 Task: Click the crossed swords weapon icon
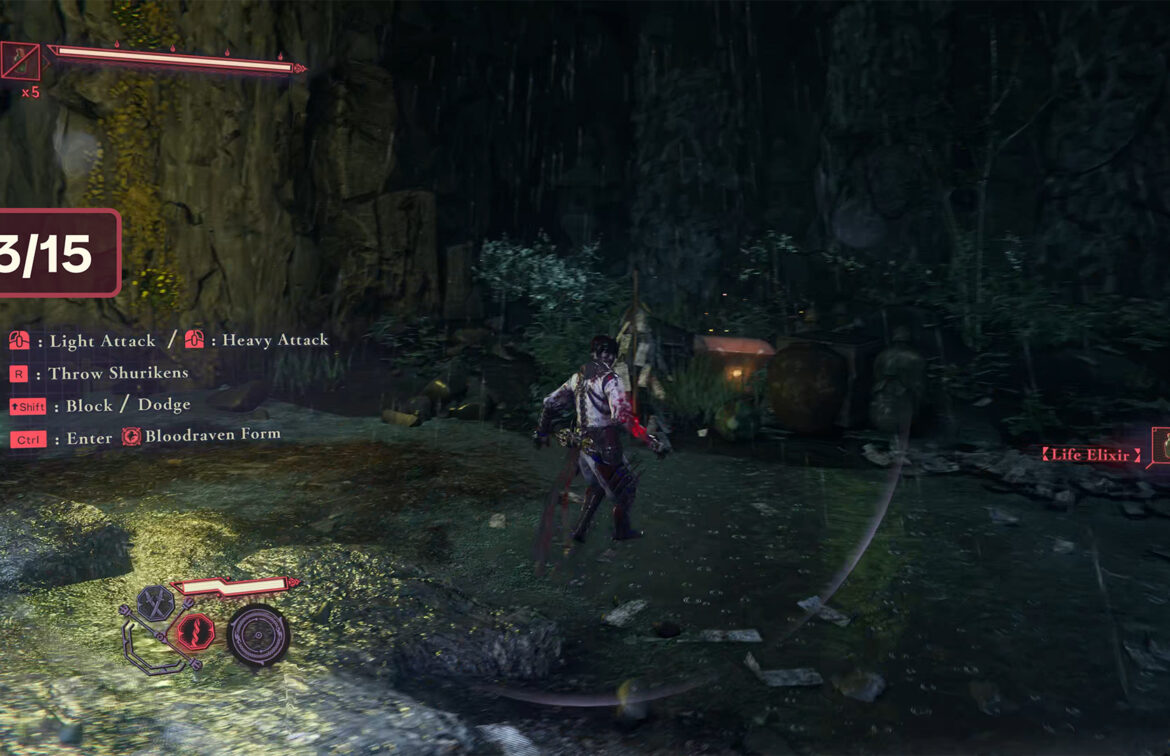[155, 603]
